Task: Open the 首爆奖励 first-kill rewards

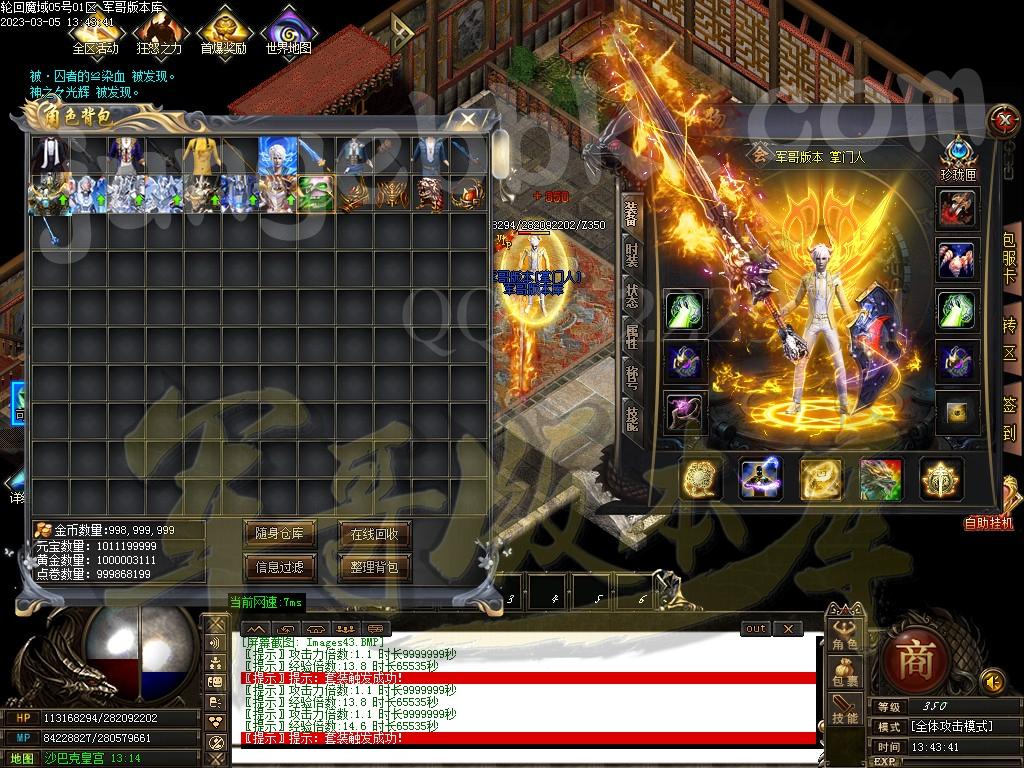Action: (x=223, y=31)
